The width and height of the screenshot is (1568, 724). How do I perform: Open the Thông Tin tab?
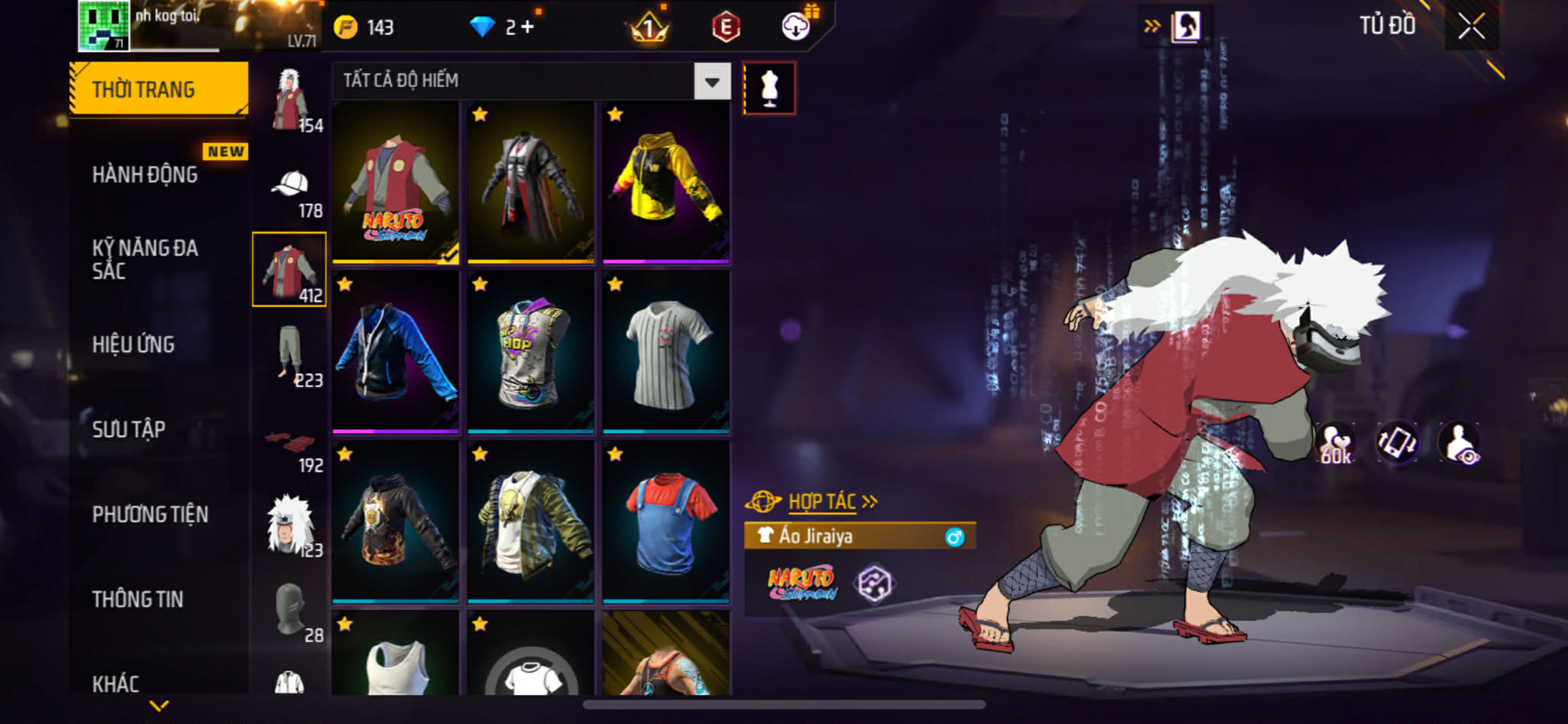pos(138,599)
